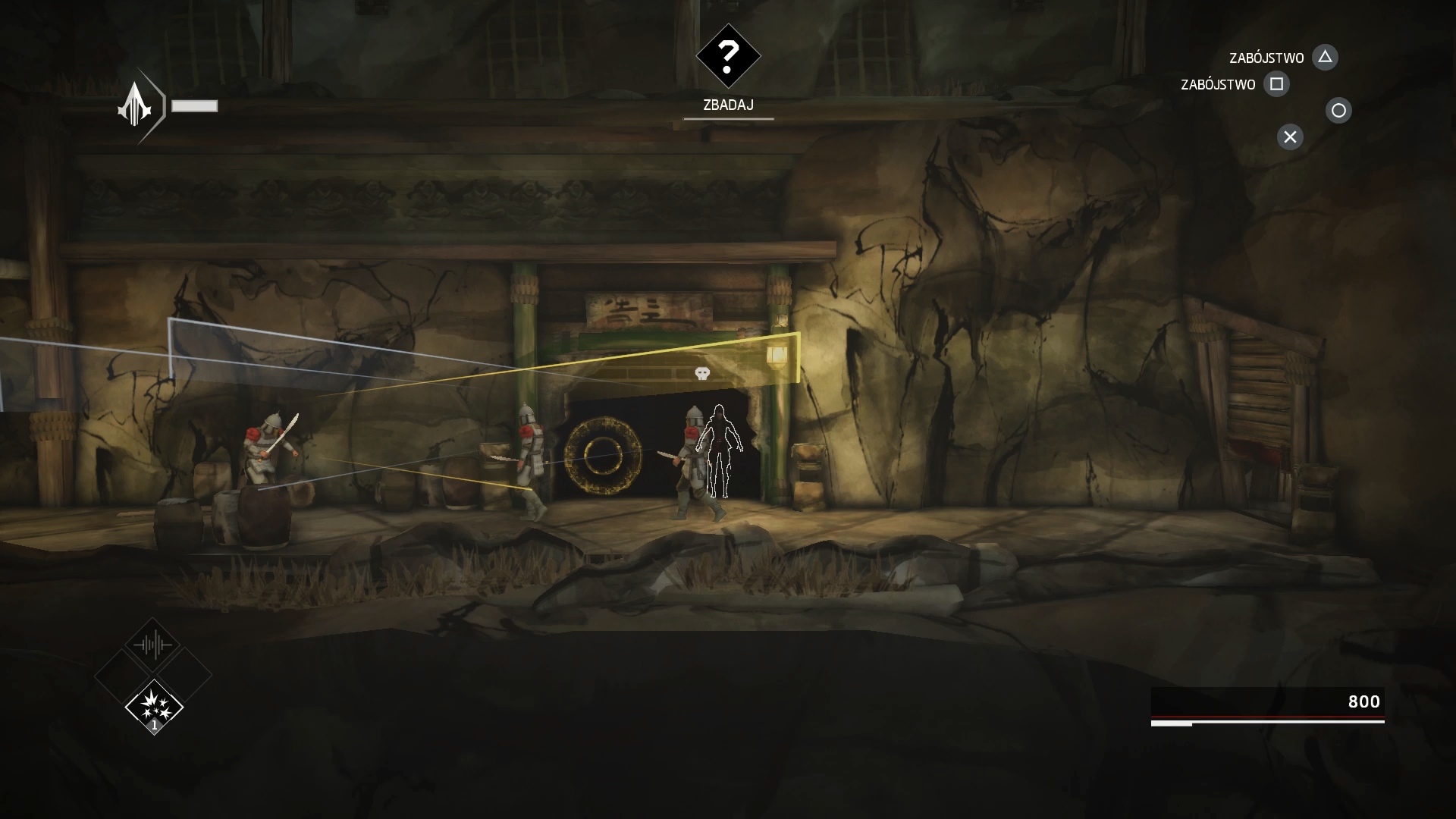
Task: Open the ZBADAJ question mark objective marker
Action: [728, 55]
